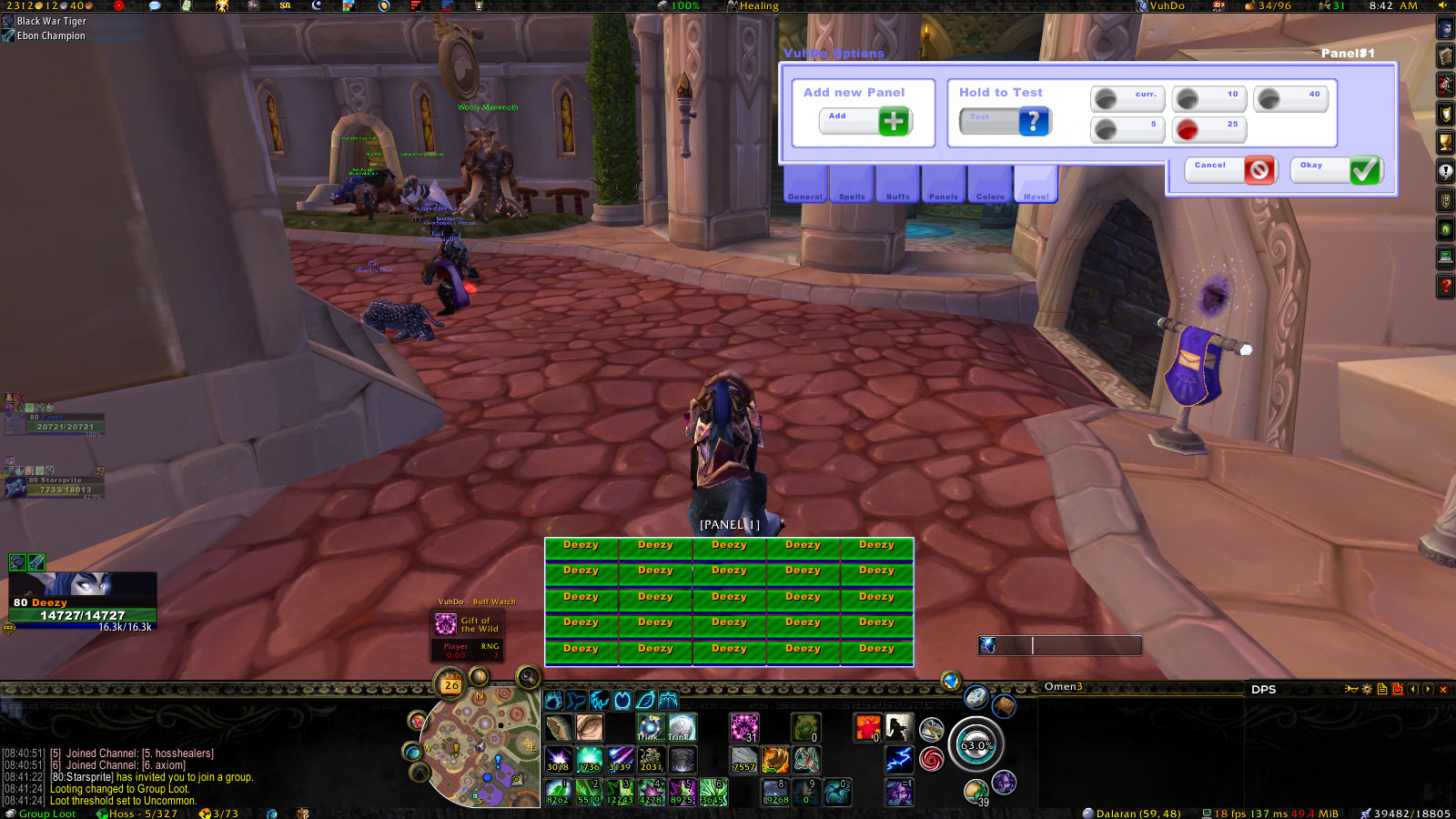1456x819 pixels.
Task: Open the Panels tab
Action: (943, 186)
